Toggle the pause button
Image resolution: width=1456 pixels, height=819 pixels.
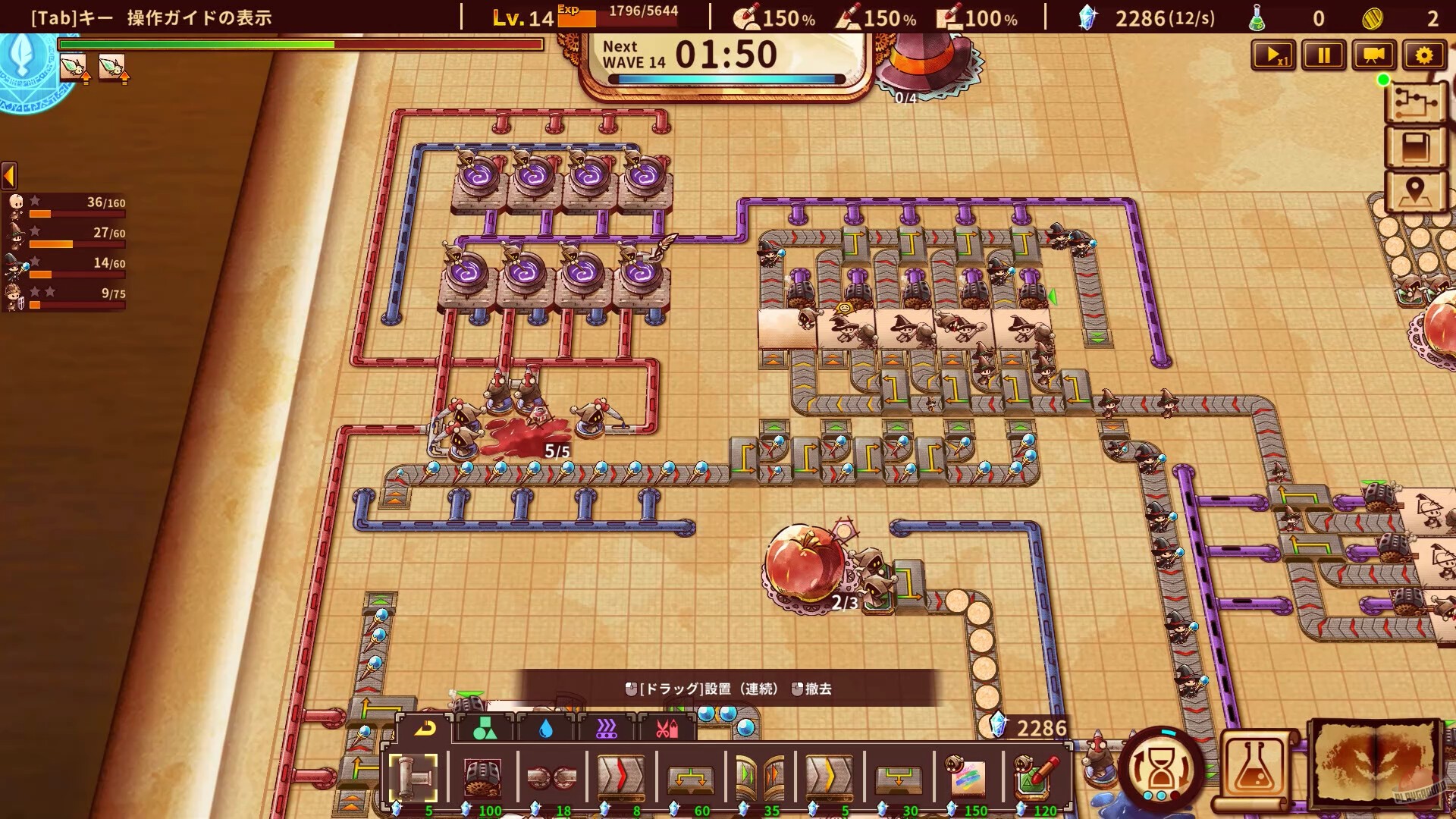coord(1323,55)
